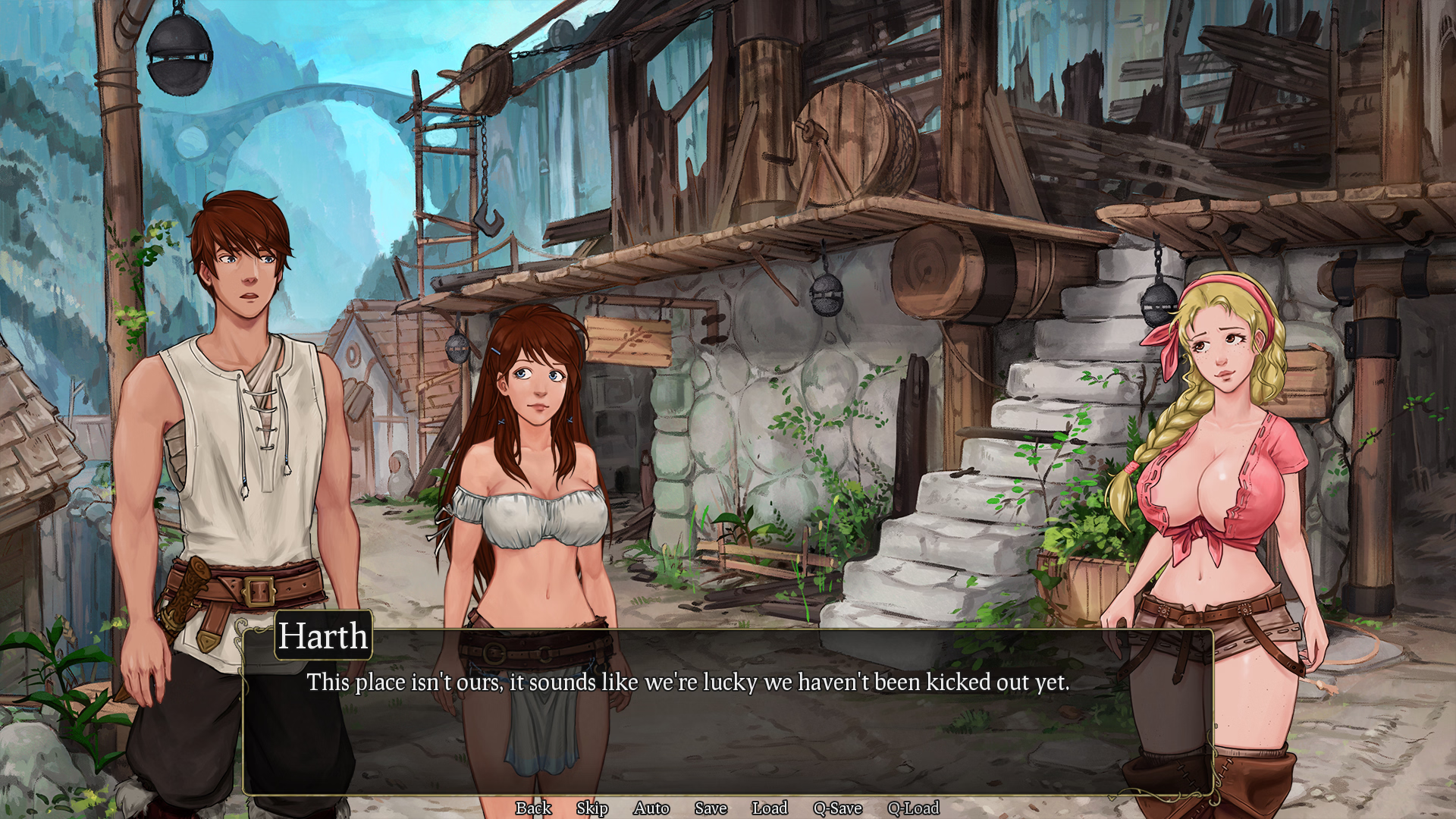Open the Save menu
1456x819 pixels.
711,808
